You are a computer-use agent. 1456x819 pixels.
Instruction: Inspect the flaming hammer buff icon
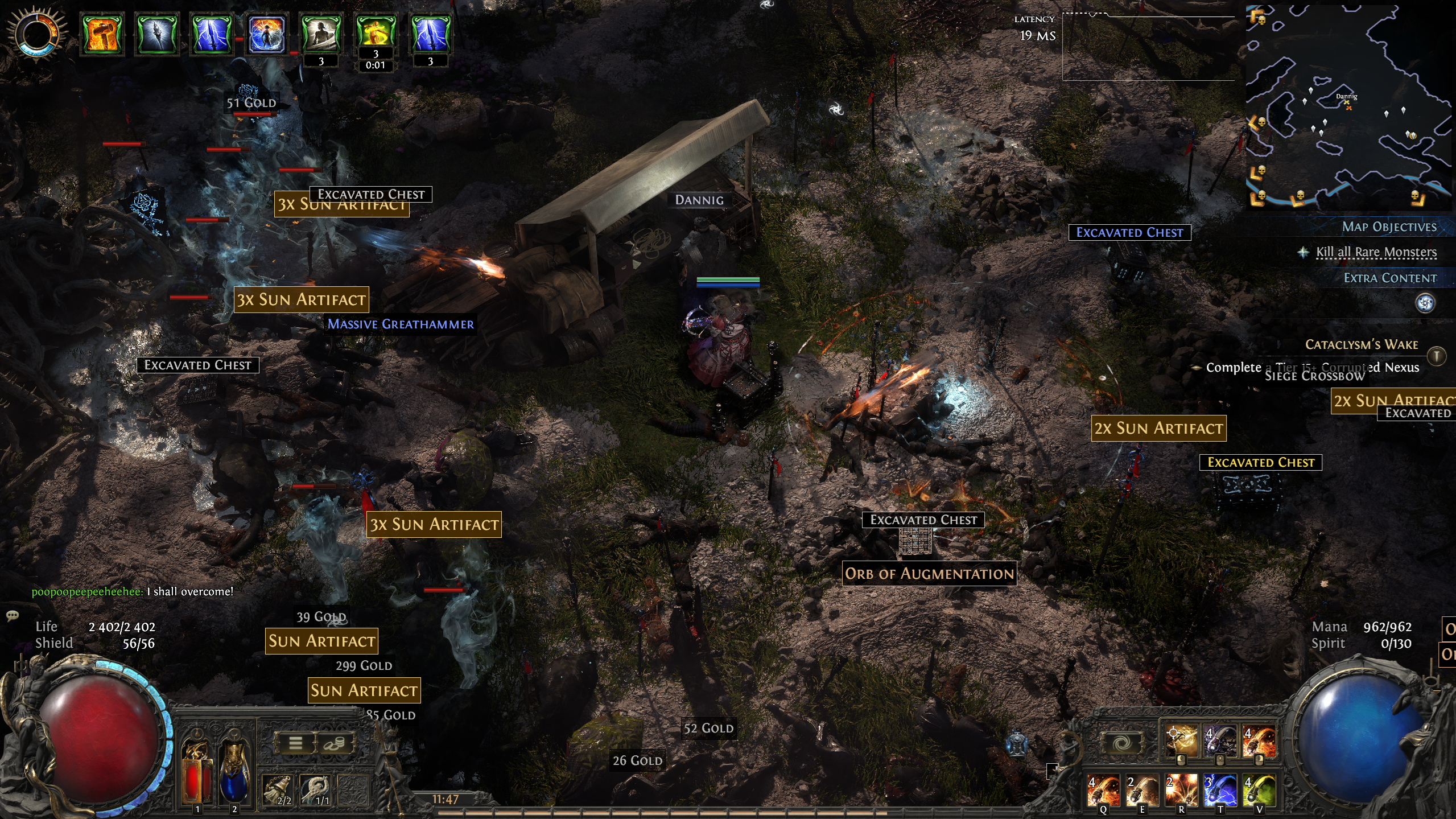pos(102,34)
